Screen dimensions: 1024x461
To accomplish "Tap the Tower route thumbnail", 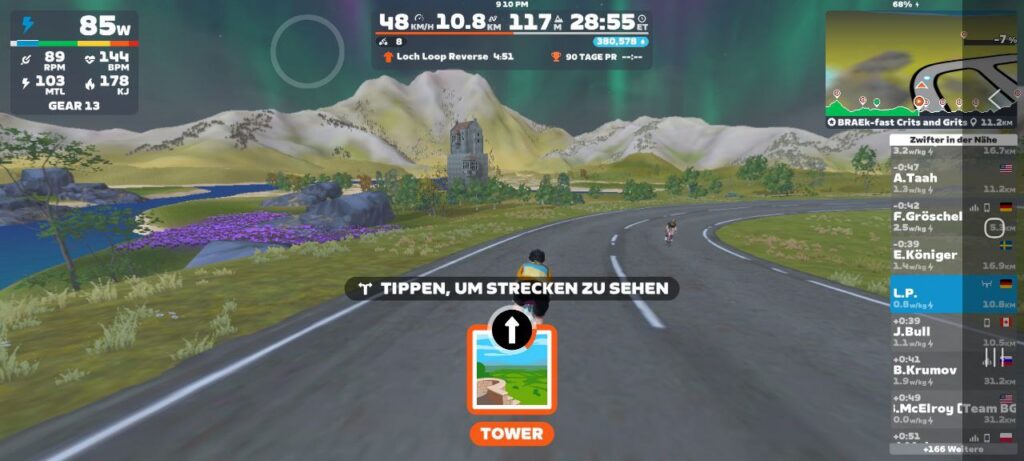I will pos(511,368).
